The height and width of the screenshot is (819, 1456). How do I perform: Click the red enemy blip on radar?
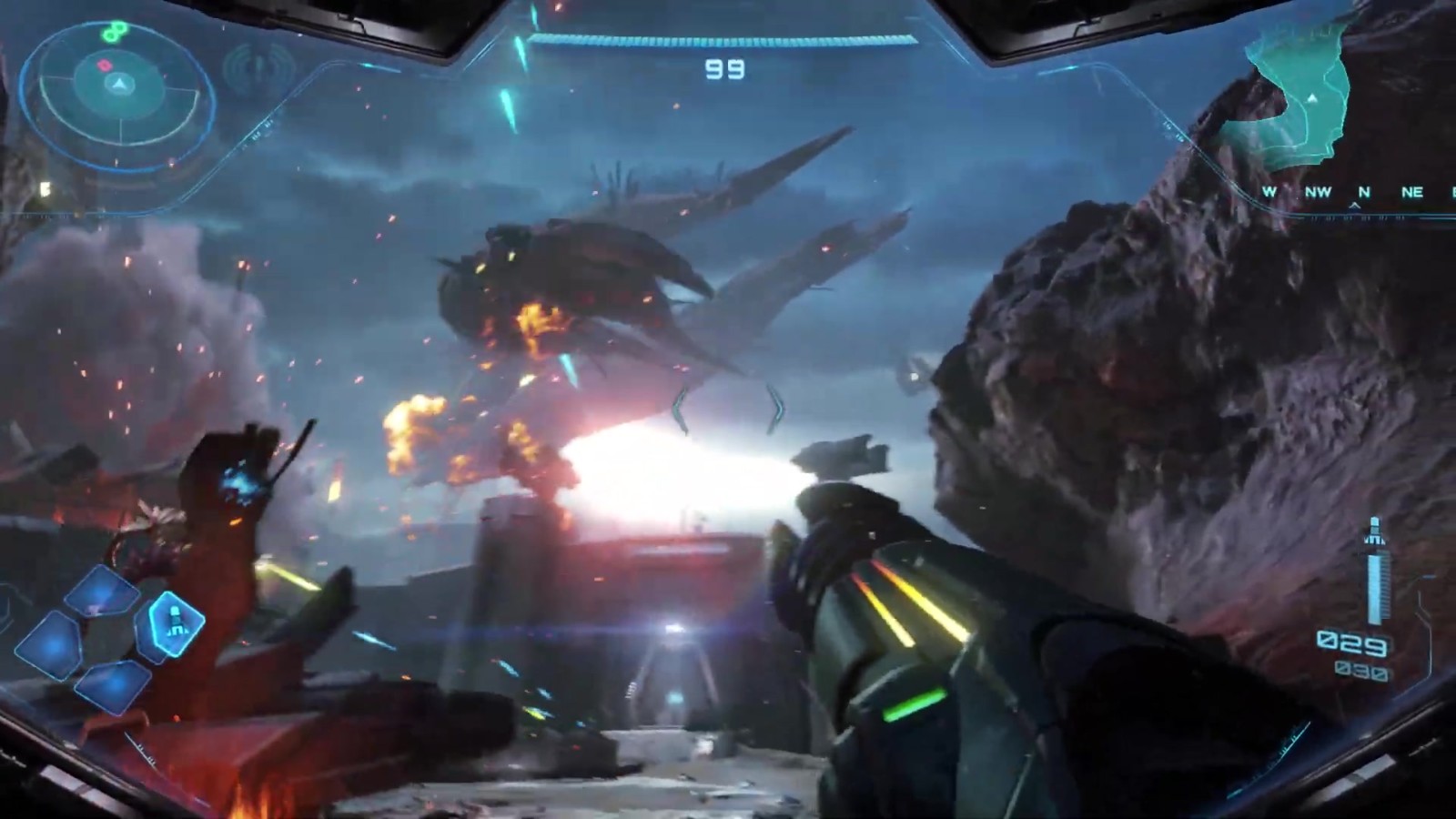(105, 66)
